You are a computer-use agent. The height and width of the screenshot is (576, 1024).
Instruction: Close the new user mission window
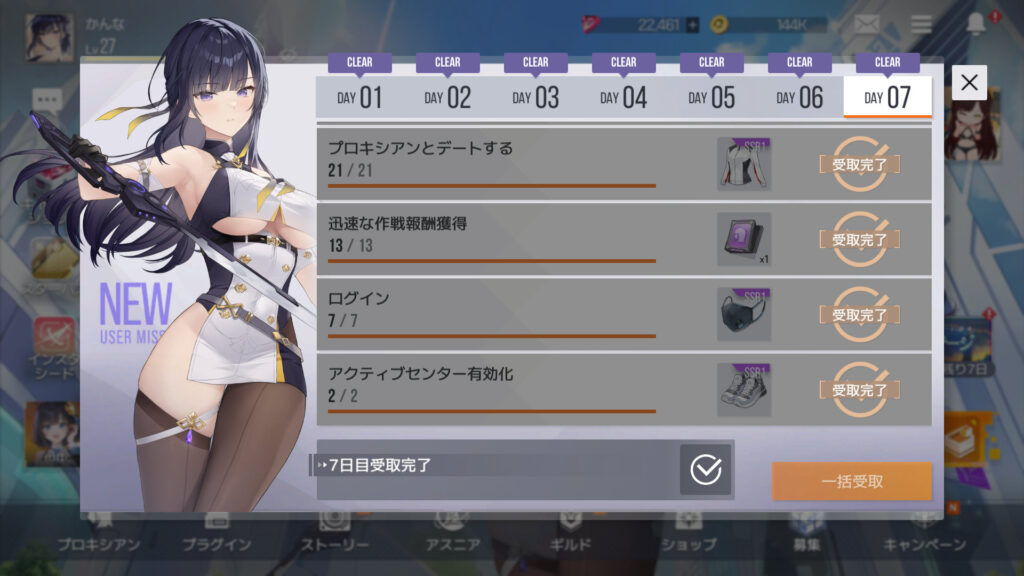[x=969, y=83]
